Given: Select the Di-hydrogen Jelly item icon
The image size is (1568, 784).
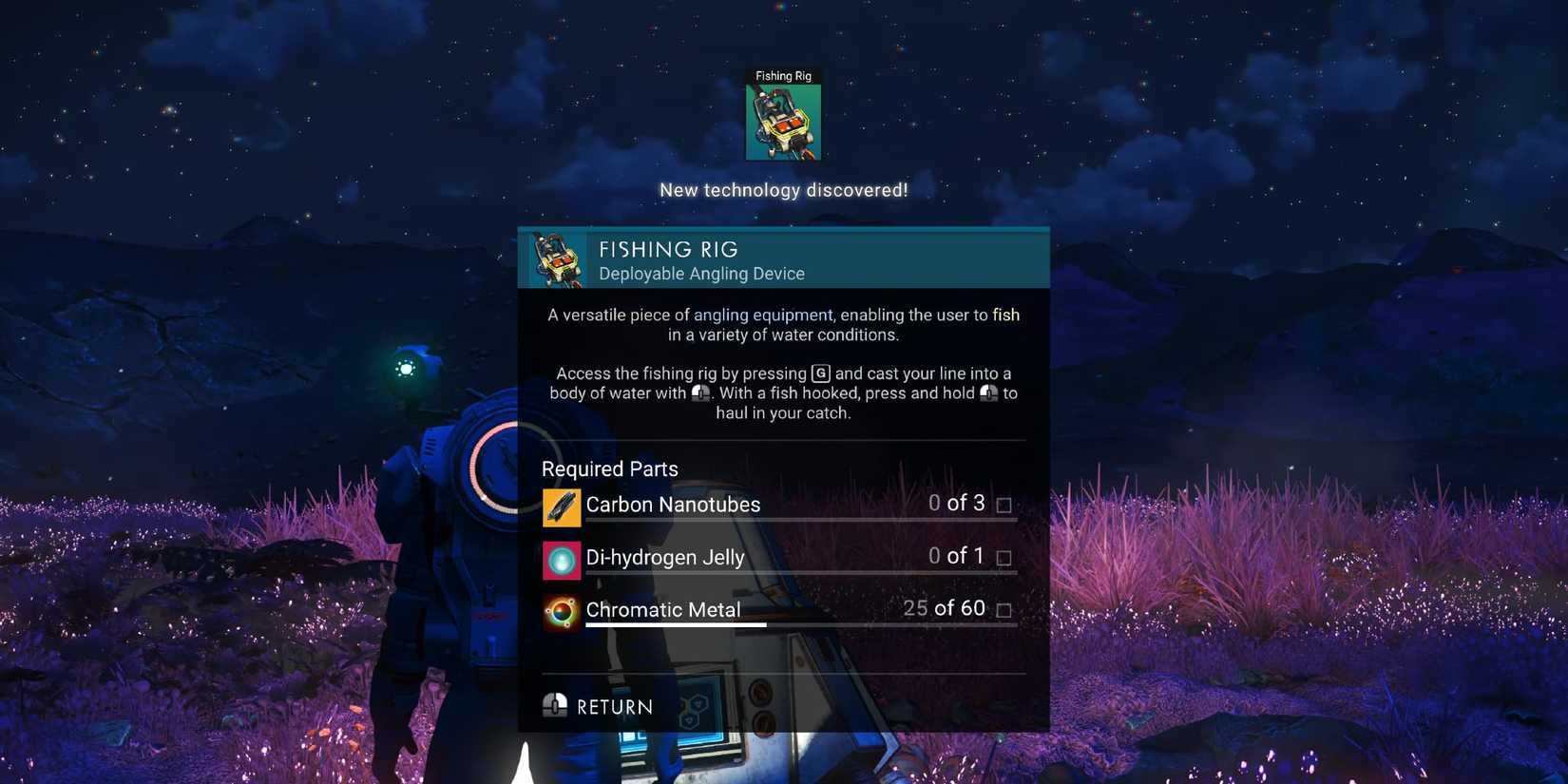Looking at the screenshot, I should click(x=561, y=560).
